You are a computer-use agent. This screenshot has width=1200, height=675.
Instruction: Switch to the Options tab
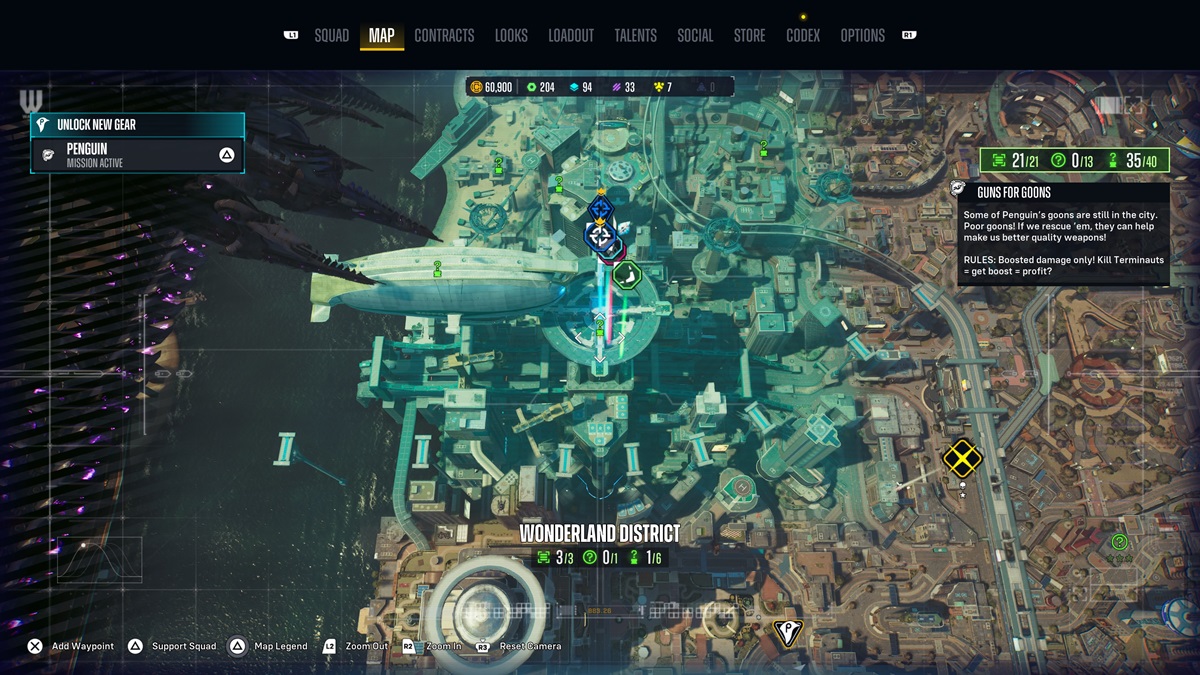point(862,36)
